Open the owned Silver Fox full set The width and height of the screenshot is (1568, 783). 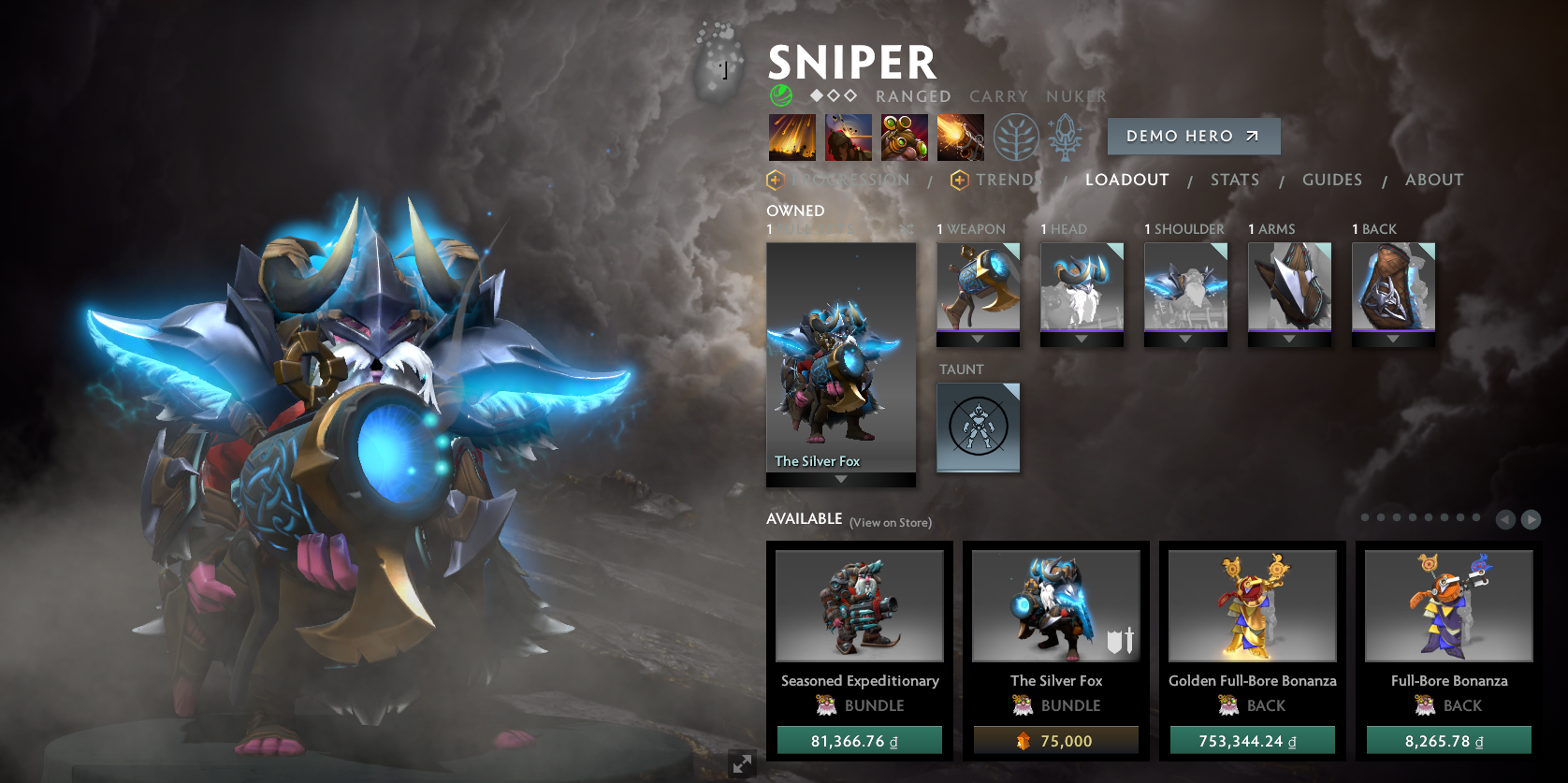tap(840, 360)
